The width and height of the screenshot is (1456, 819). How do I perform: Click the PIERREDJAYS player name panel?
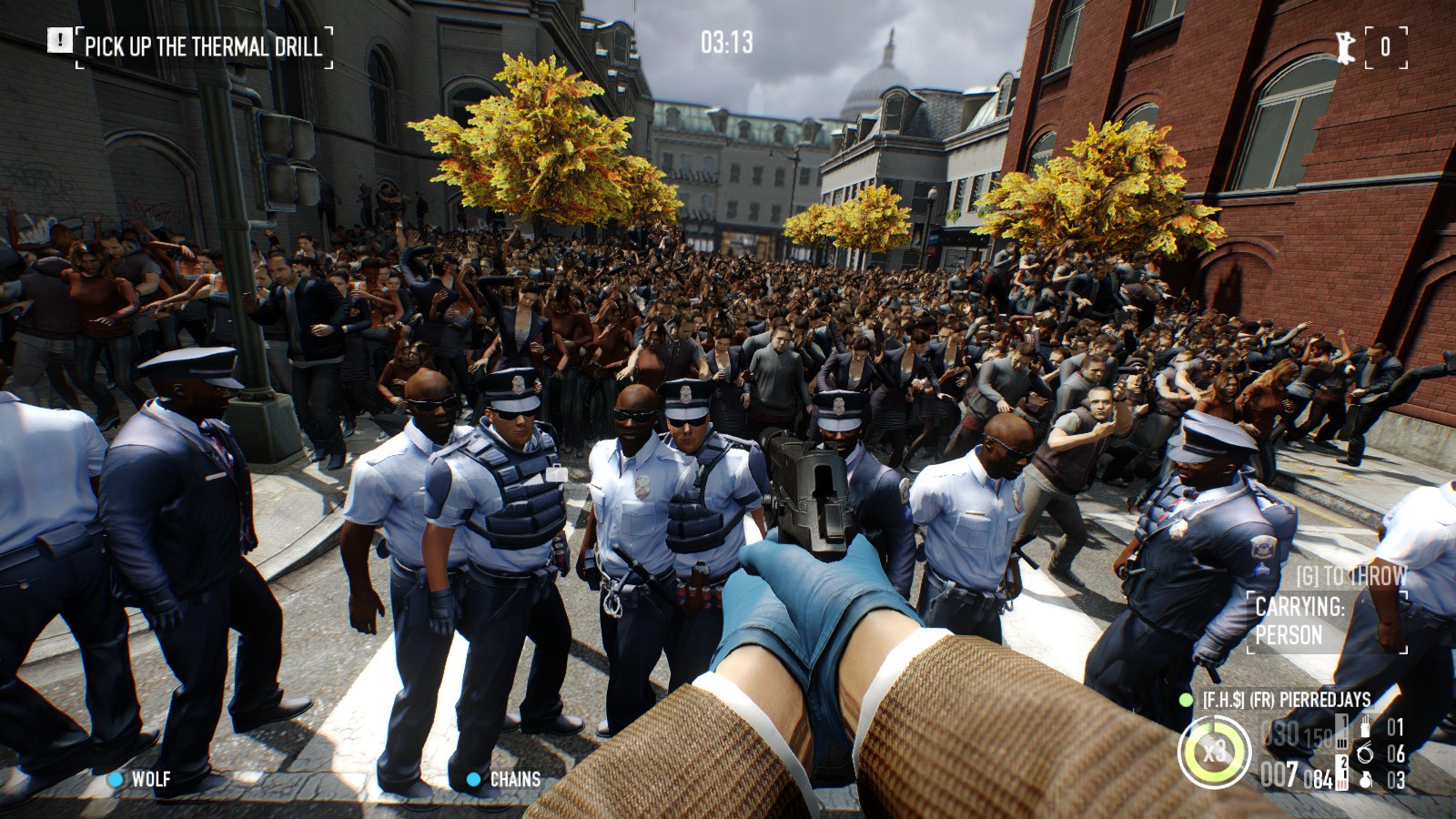point(1285,700)
